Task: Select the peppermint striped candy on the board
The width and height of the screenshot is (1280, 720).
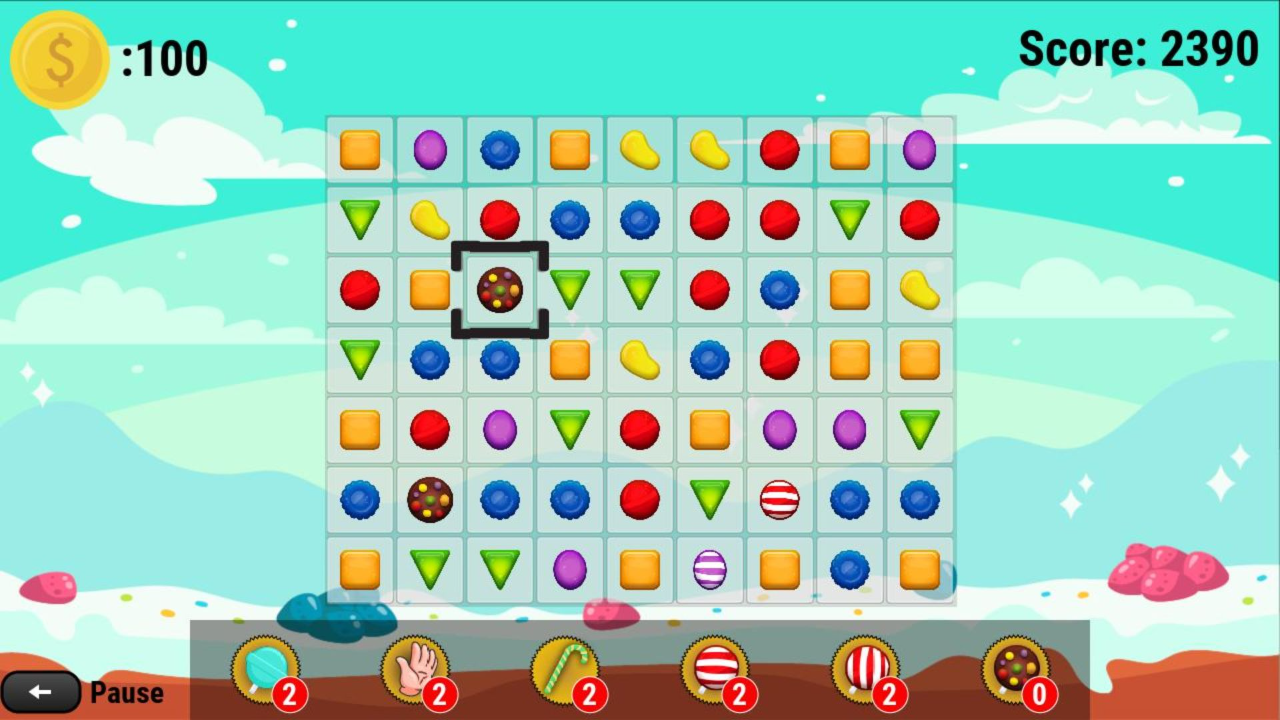Action: (779, 500)
